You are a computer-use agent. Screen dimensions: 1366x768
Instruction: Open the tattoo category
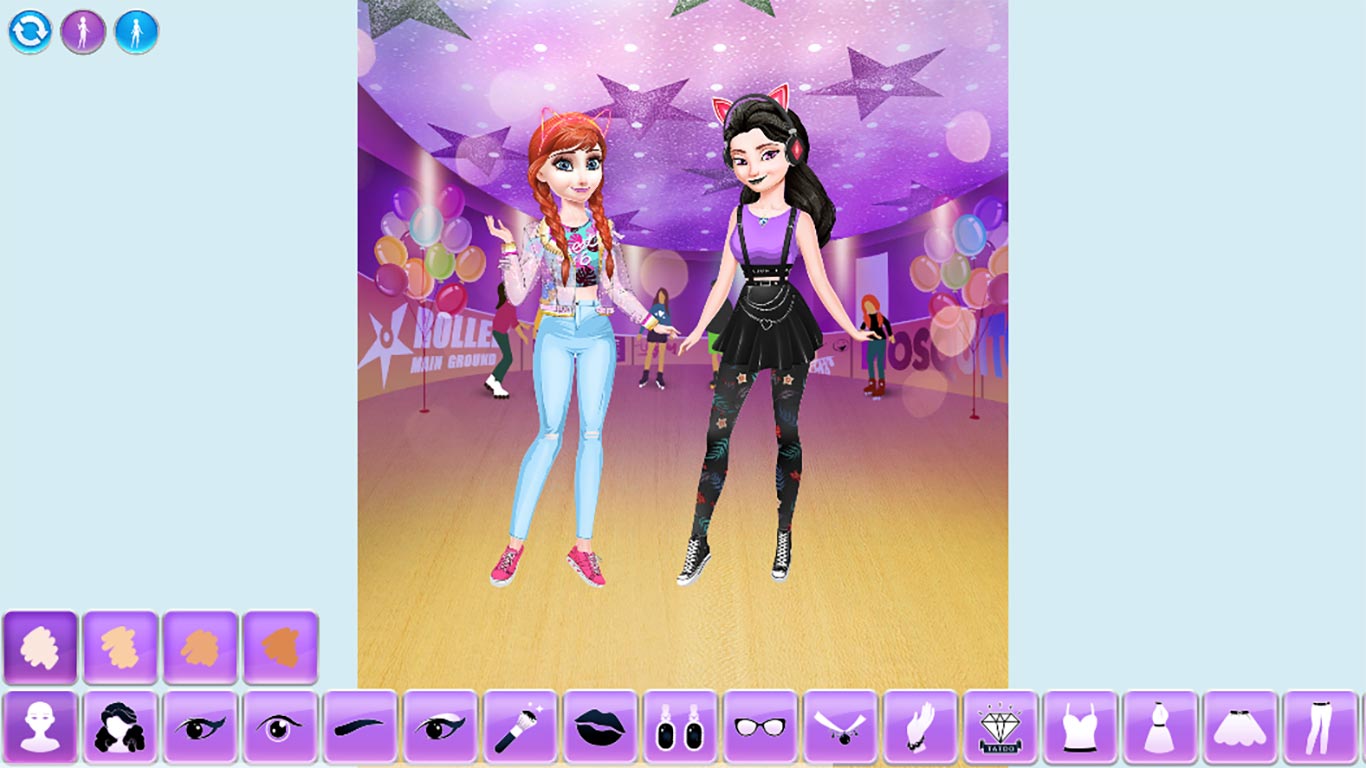[x=1000, y=735]
